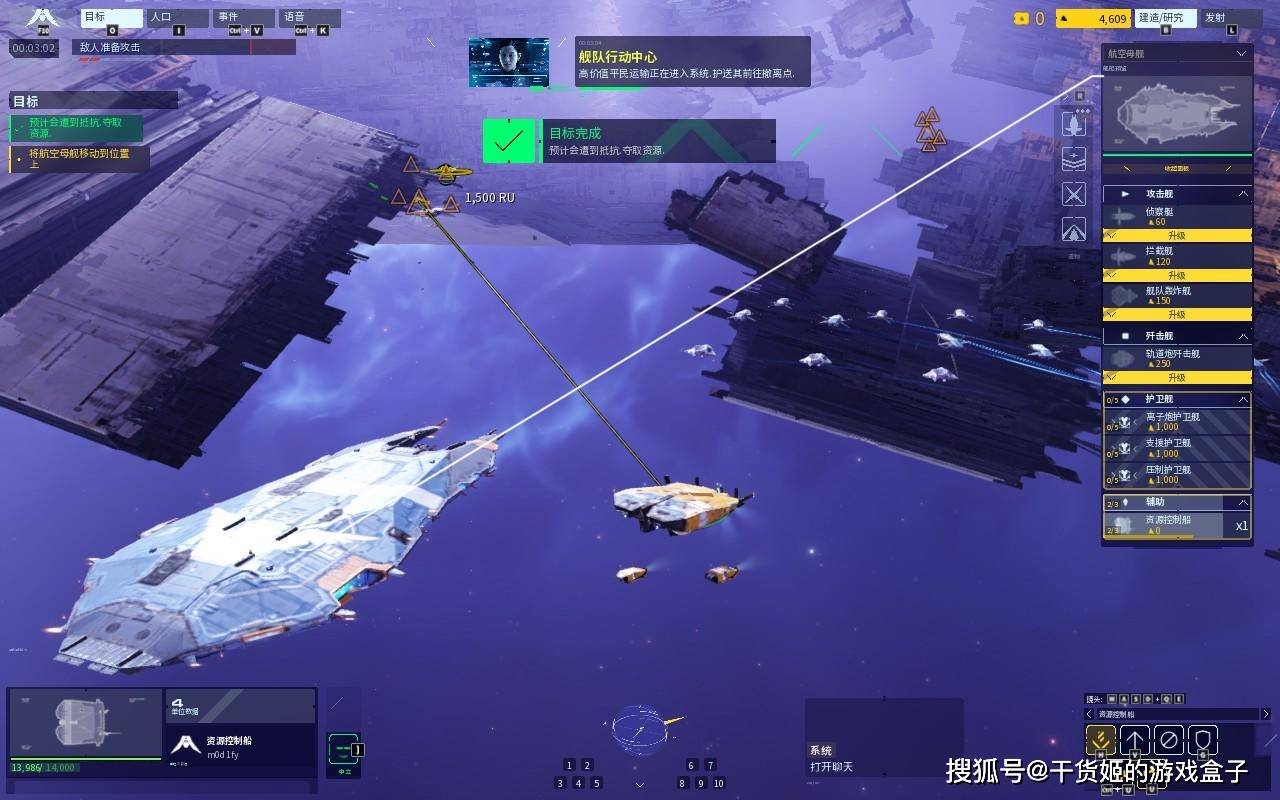Image resolution: width=1280 pixels, height=800 pixels.
Task: Open the winged emblem main menu
Action: point(42,18)
